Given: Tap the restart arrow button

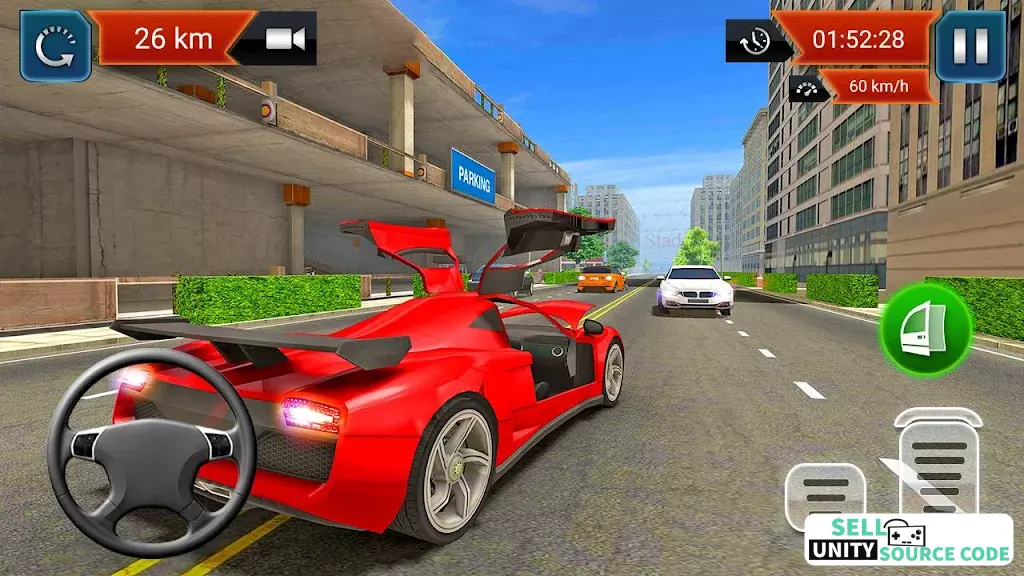Looking at the screenshot, I should click(x=56, y=46).
